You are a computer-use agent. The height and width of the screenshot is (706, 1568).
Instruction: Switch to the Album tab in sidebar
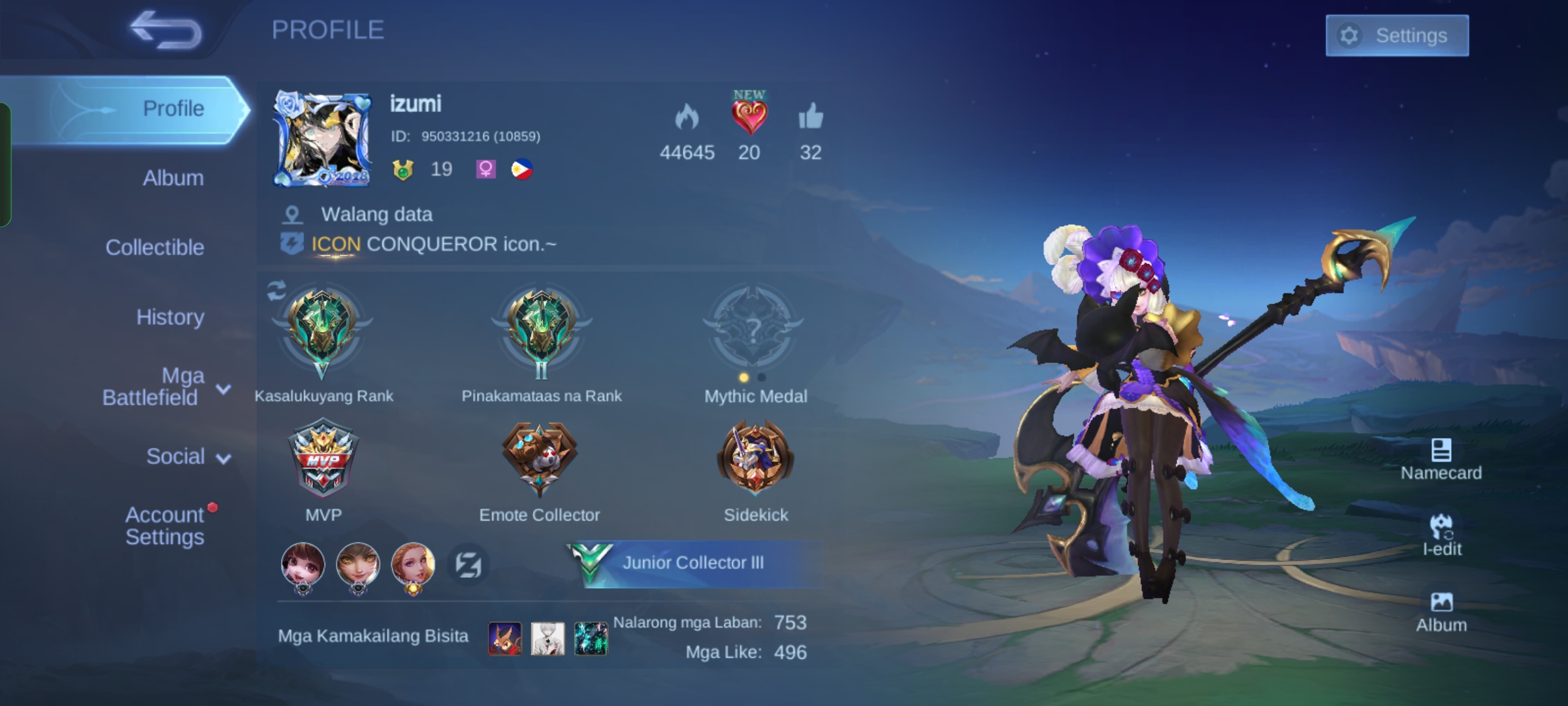[173, 178]
